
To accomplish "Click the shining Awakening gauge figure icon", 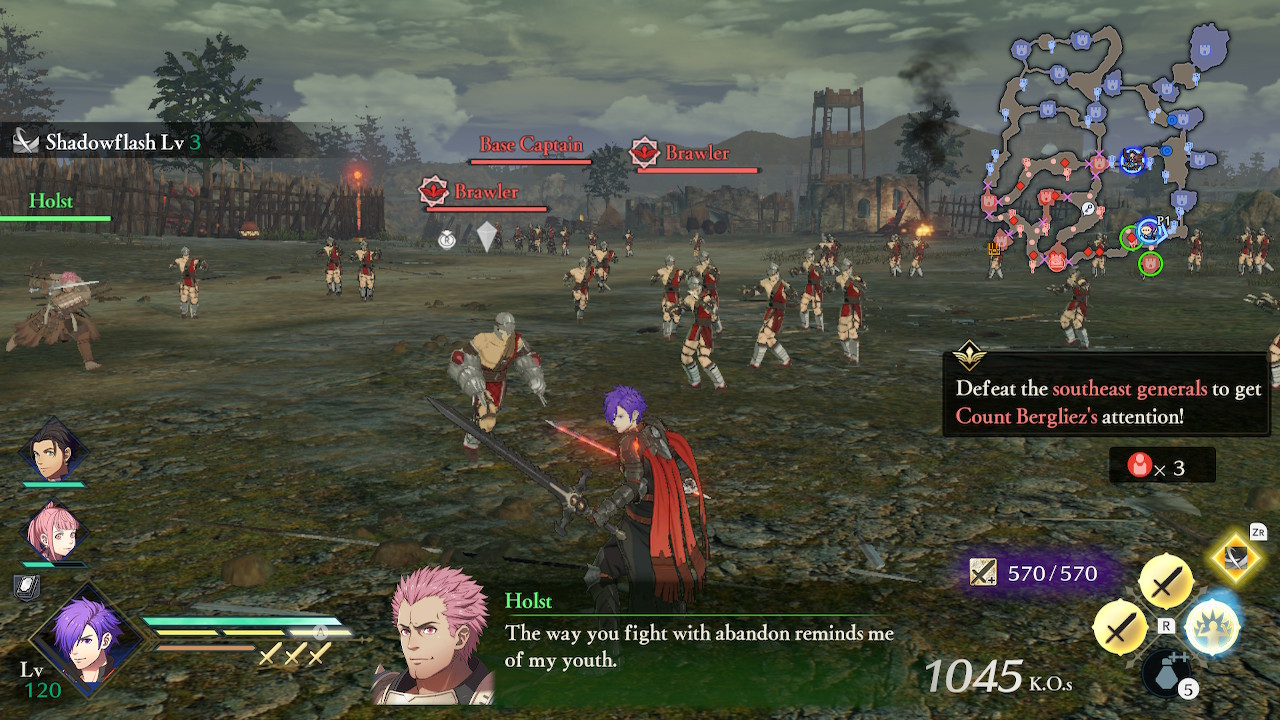I will (x=1212, y=626).
